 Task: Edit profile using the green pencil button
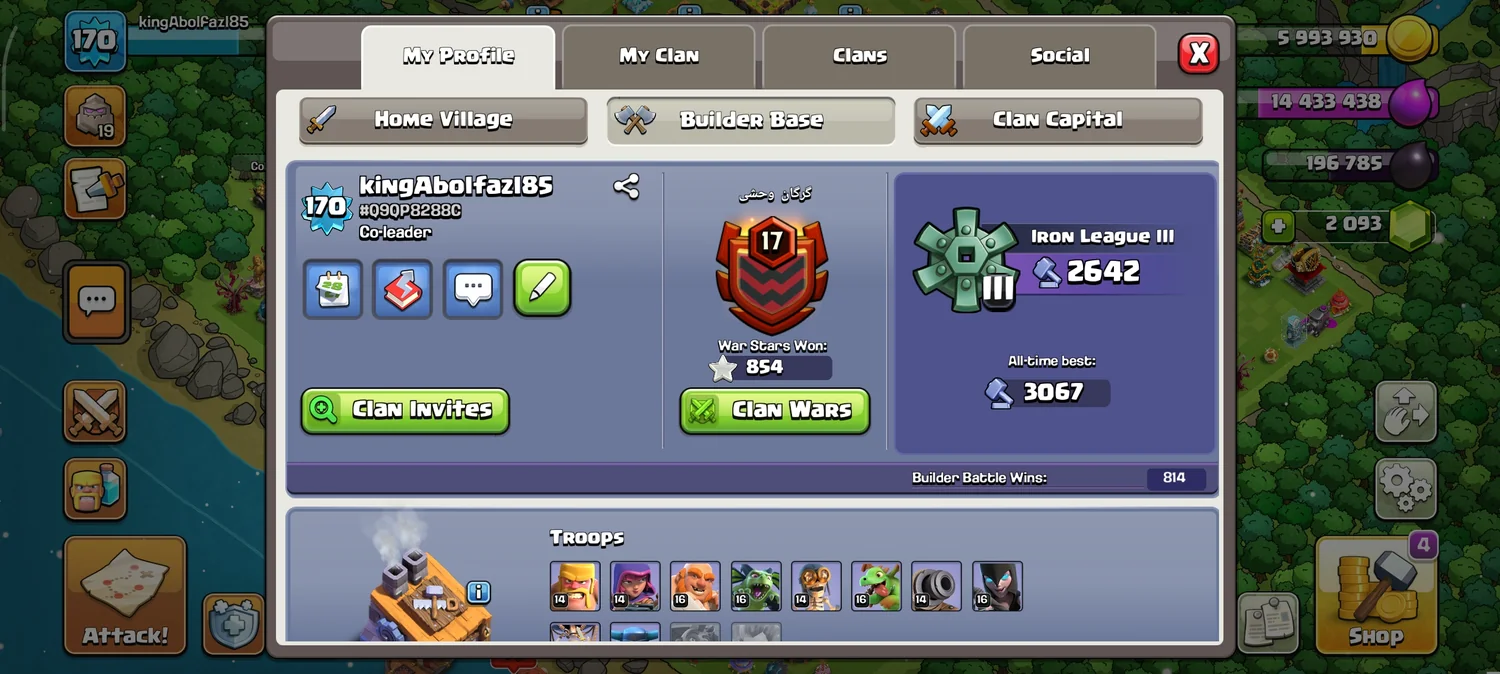[542, 289]
